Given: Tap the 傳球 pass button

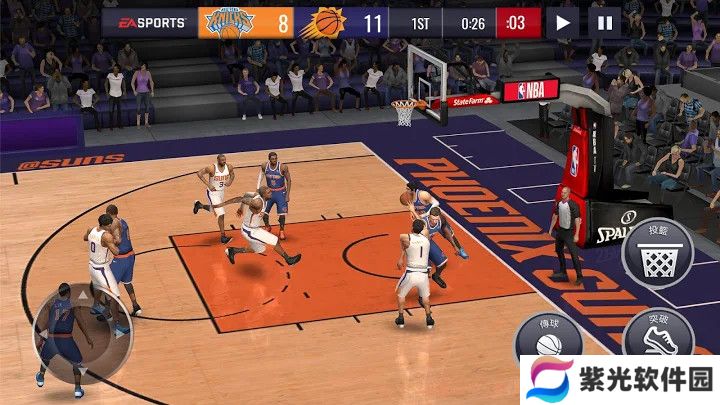Looking at the screenshot, I should coord(549,340).
